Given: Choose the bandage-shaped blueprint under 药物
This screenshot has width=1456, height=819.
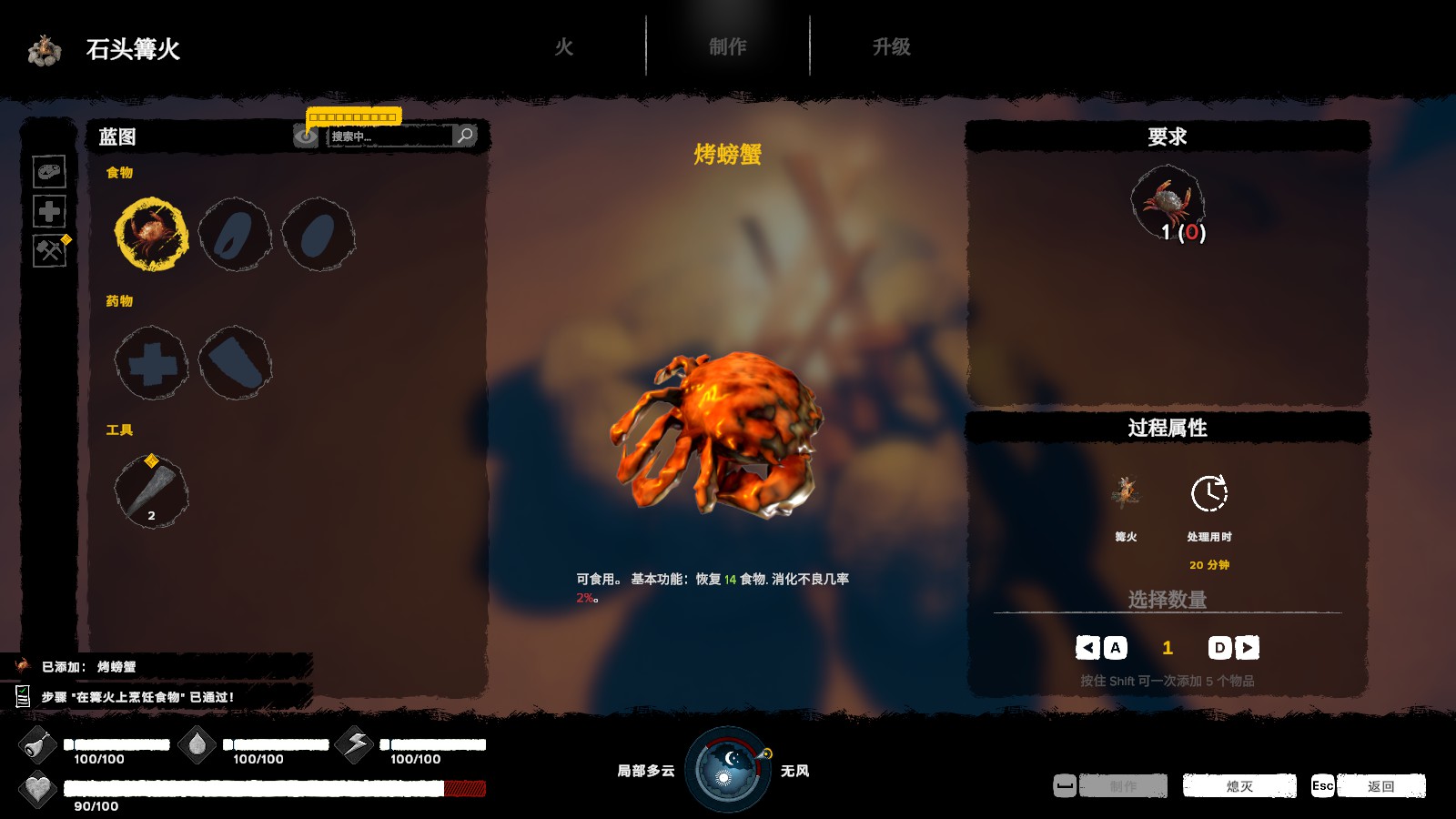Looking at the screenshot, I should pos(235,363).
